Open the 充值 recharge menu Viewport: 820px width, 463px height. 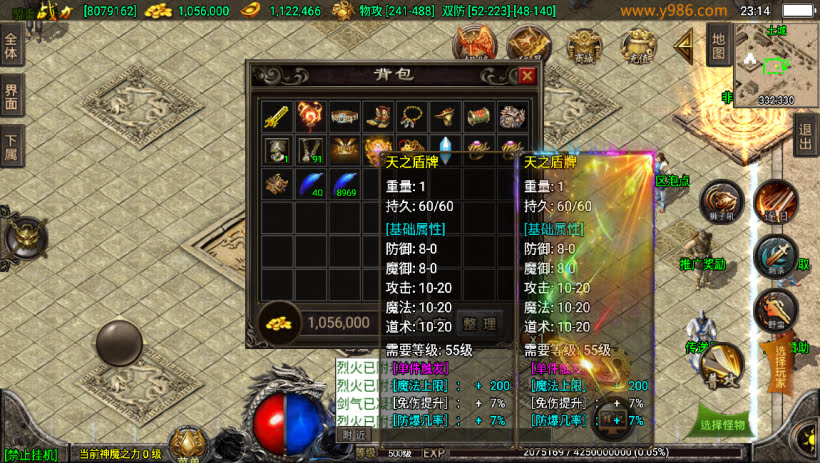tap(636, 45)
